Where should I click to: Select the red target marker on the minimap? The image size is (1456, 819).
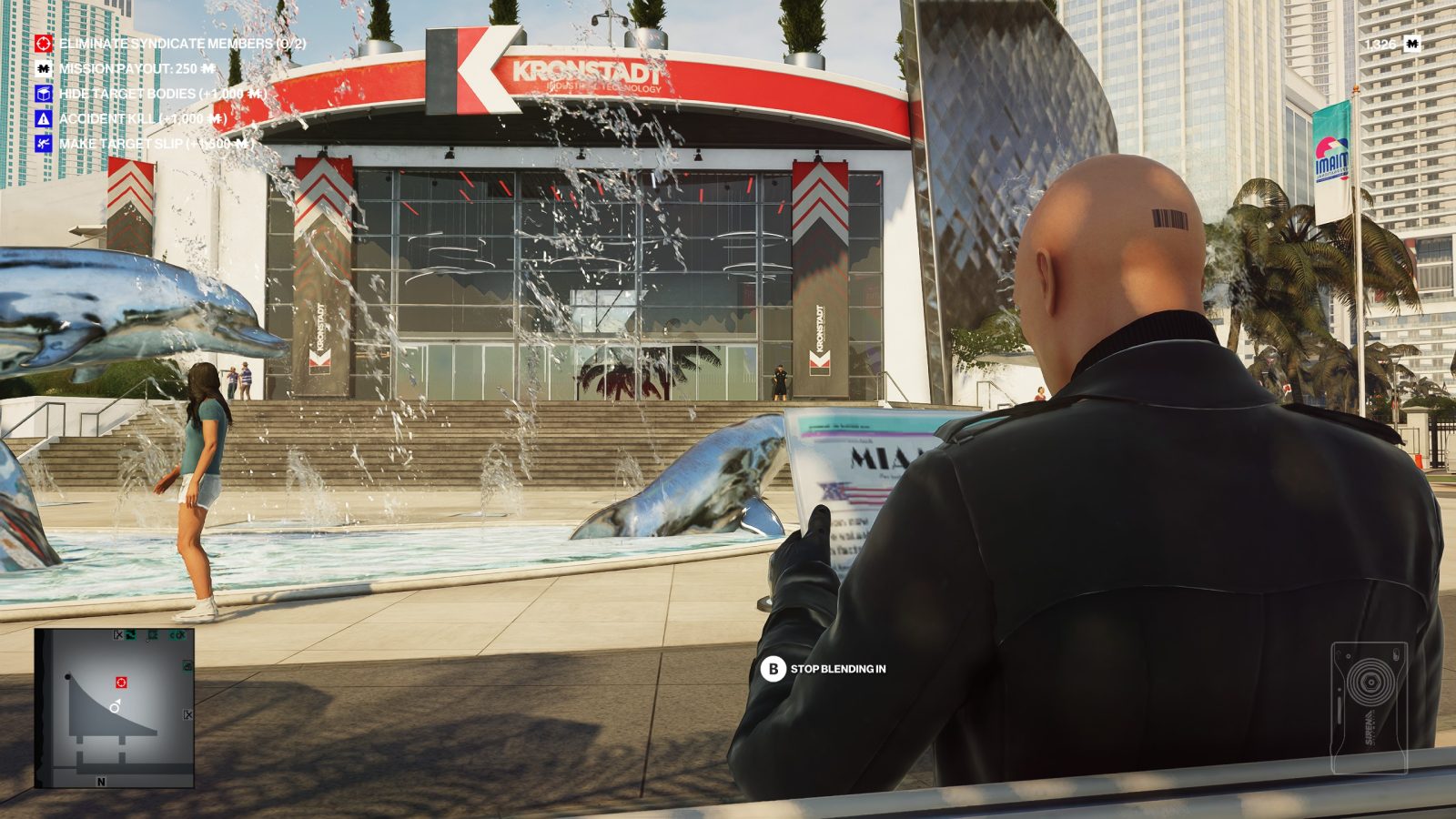120,682
